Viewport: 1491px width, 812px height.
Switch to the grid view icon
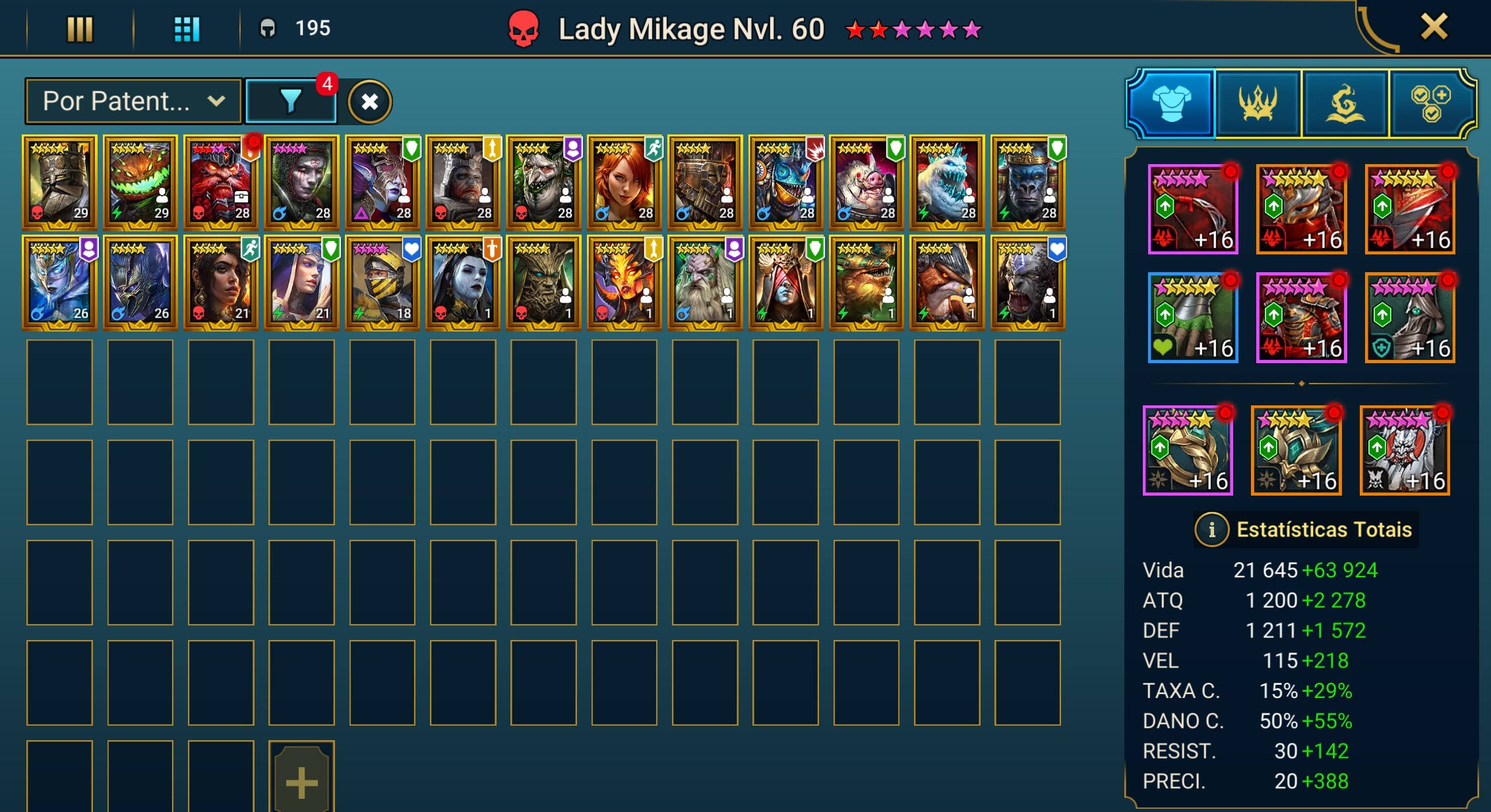click(187, 29)
